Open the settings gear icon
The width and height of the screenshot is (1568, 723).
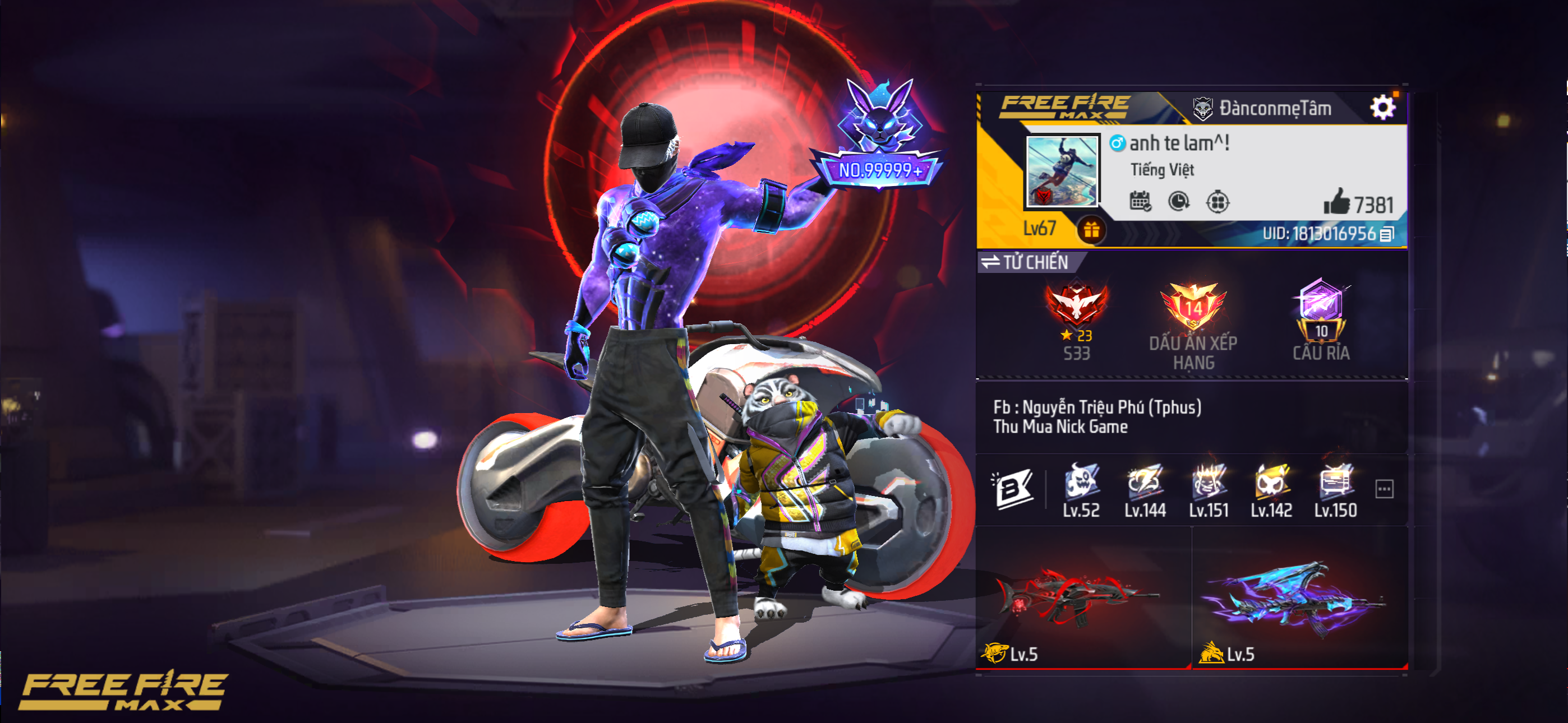pyautogui.click(x=1388, y=107)
